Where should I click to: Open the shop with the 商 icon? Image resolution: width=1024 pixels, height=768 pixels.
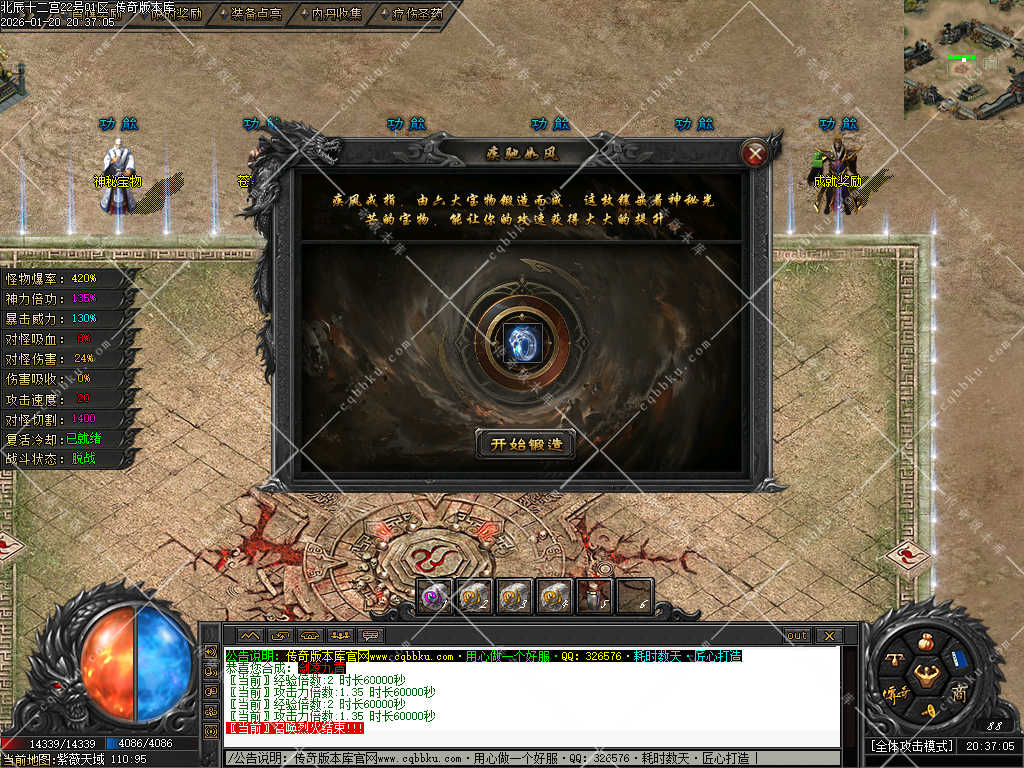pyautogui.click(x=959, y=693)
